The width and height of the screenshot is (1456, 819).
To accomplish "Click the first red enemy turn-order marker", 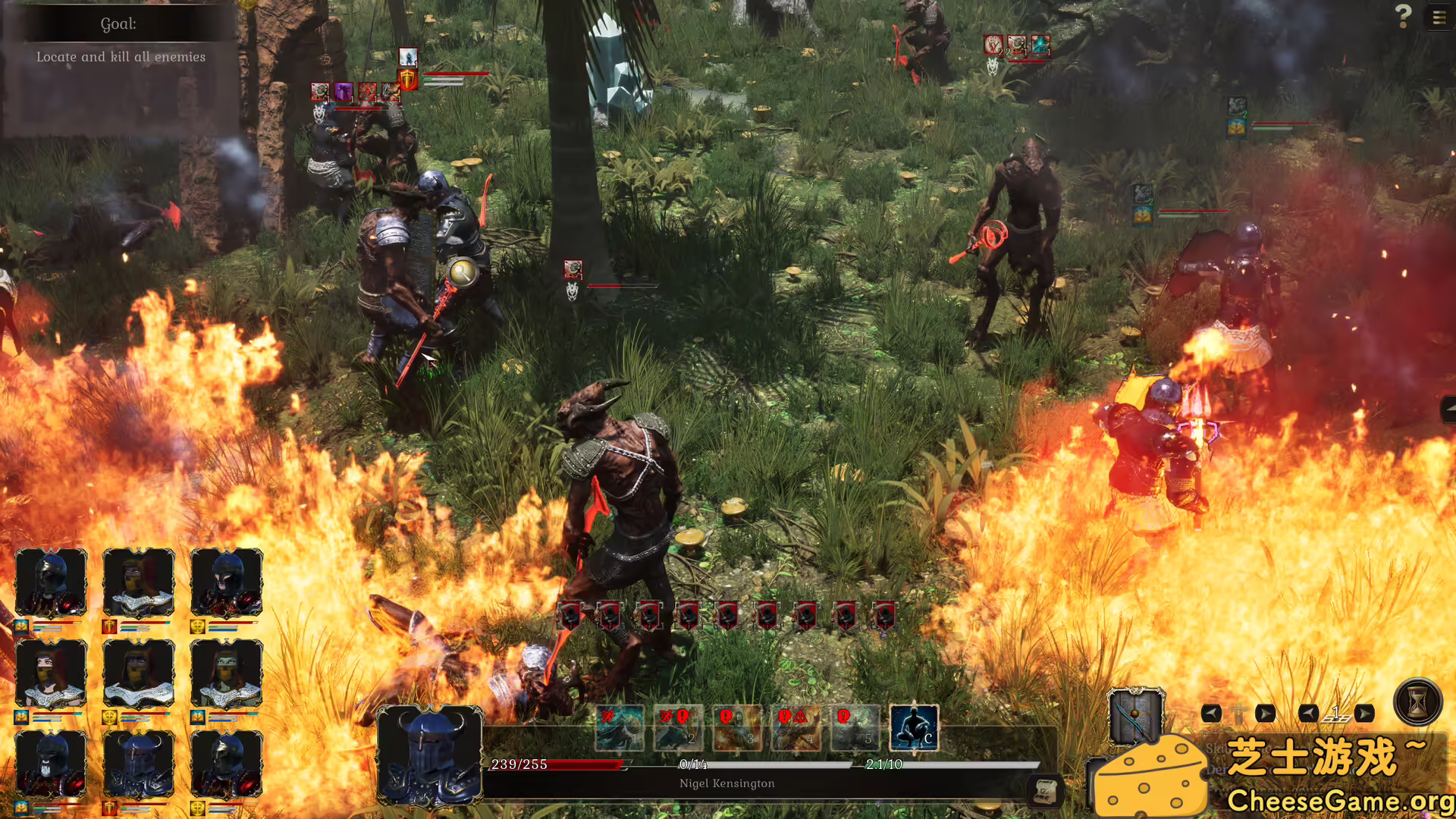I will 570,616.
